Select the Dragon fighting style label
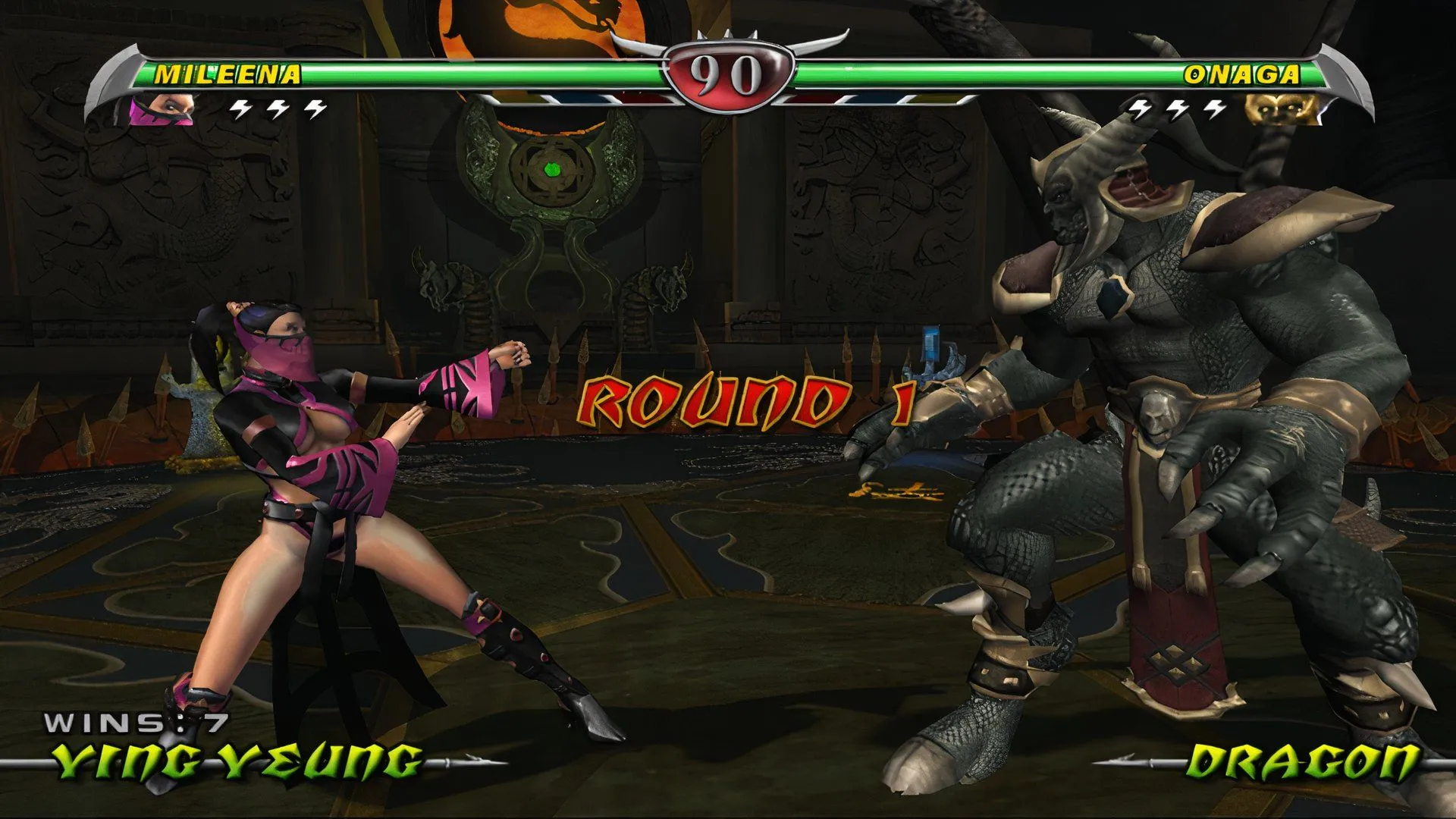Viewport: 1456px width, 819px height. point(1301,761)
